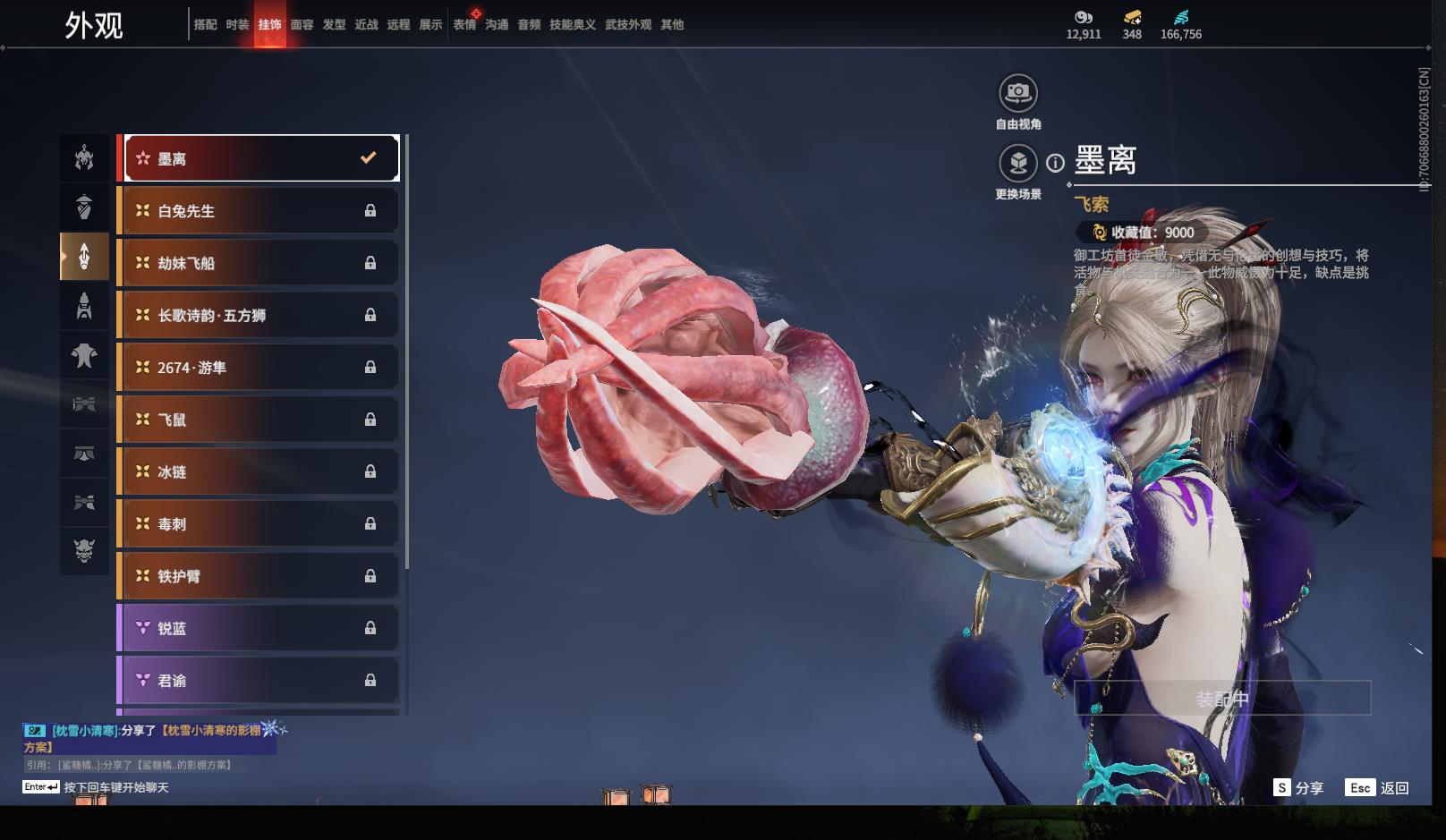Click the 更换场景 scene button
This screenshot has width=1446, height=840.
[x=1018, y=164]
